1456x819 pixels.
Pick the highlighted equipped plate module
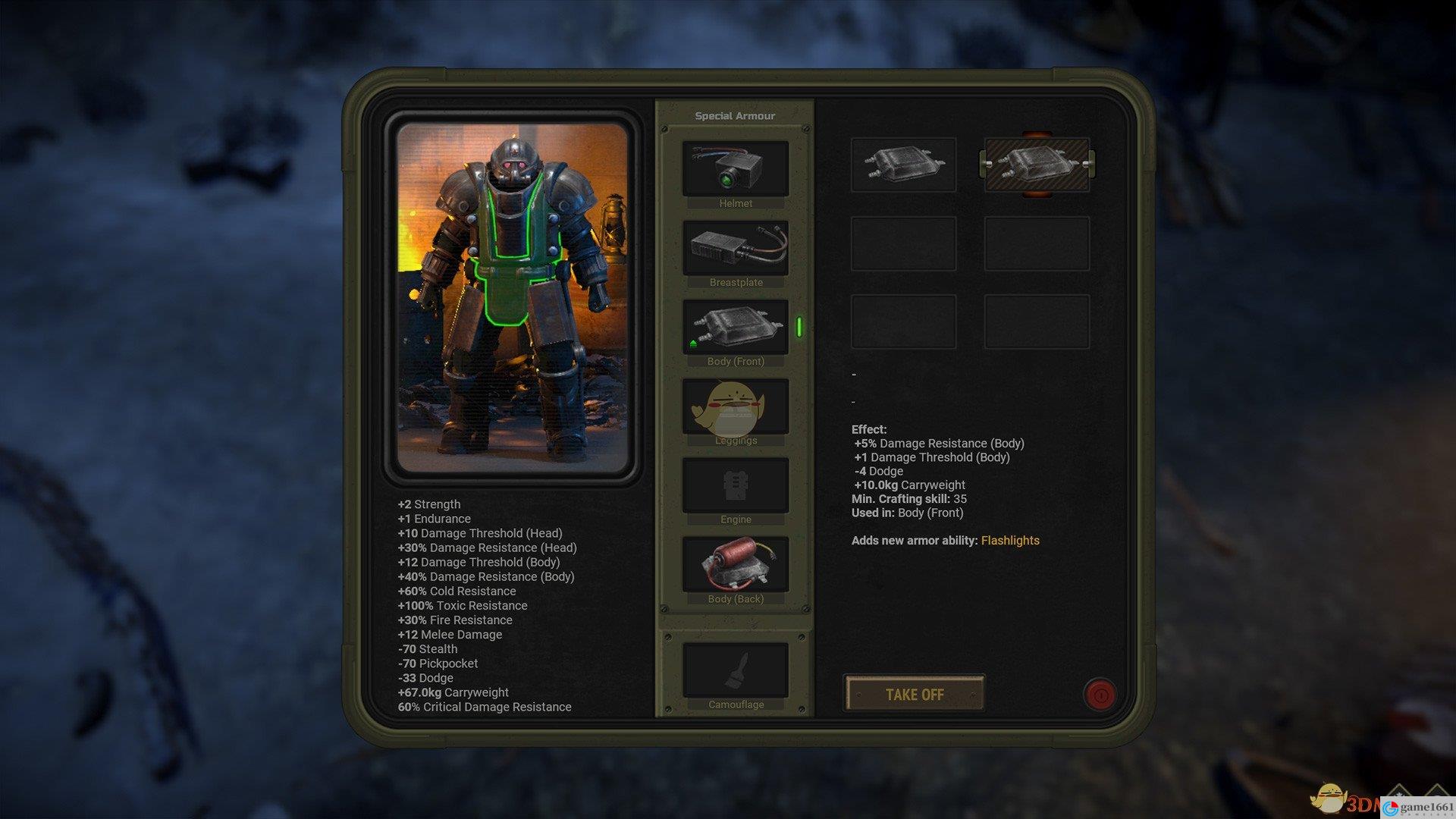[1037, 164]
